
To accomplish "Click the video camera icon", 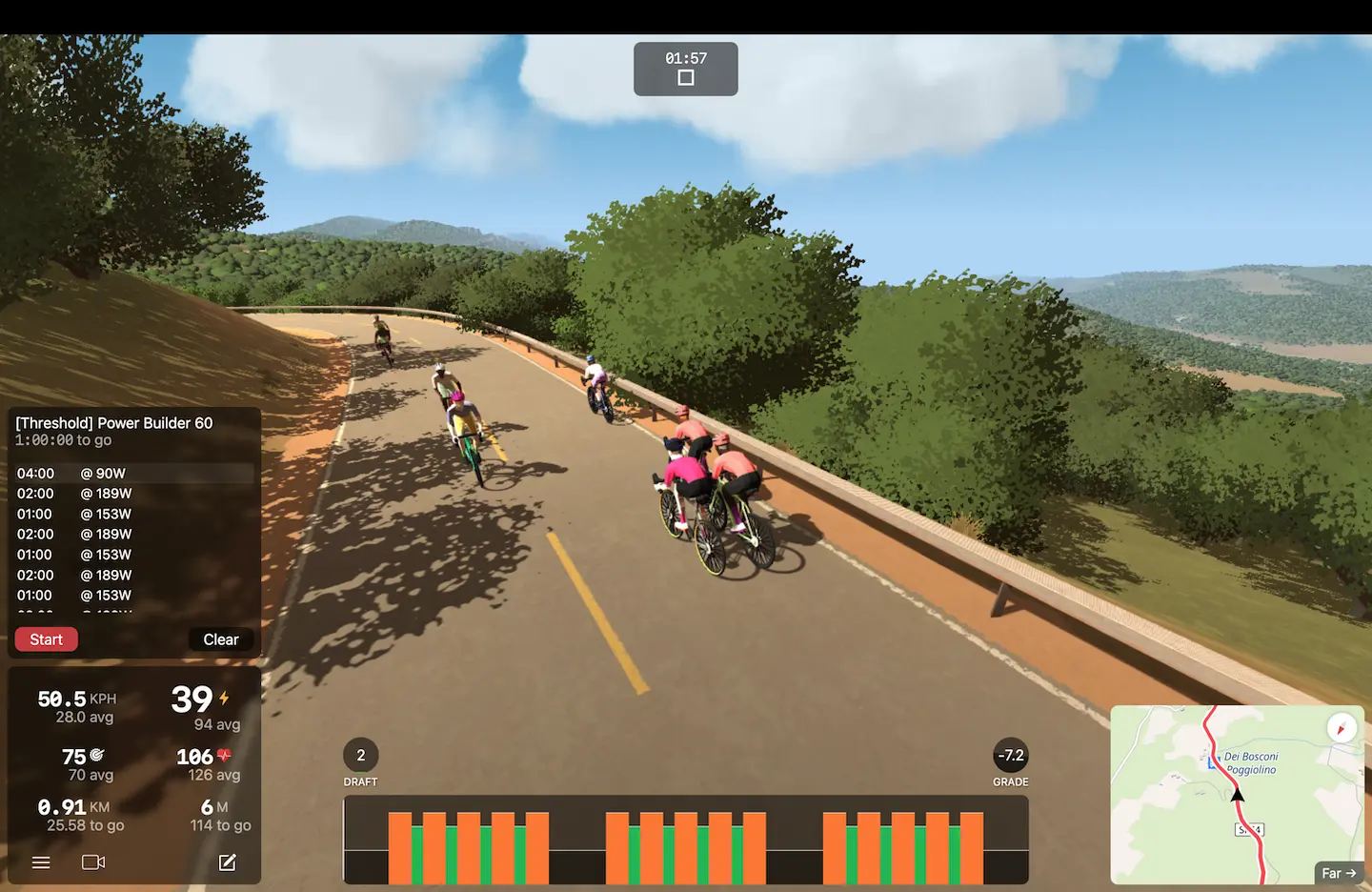I will point(93,862).
